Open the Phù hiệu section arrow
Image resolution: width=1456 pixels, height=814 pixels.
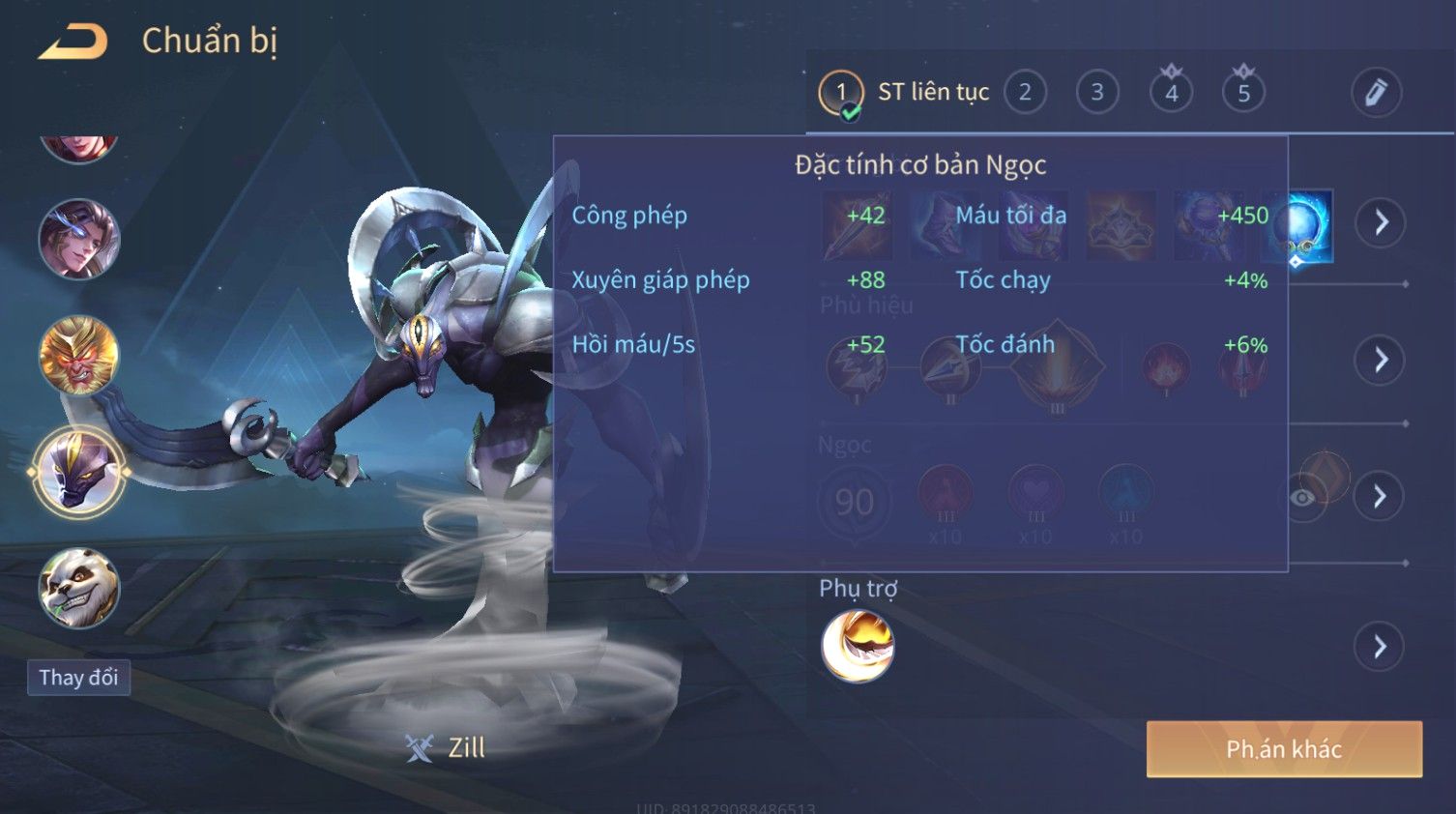coord(1380,361)
